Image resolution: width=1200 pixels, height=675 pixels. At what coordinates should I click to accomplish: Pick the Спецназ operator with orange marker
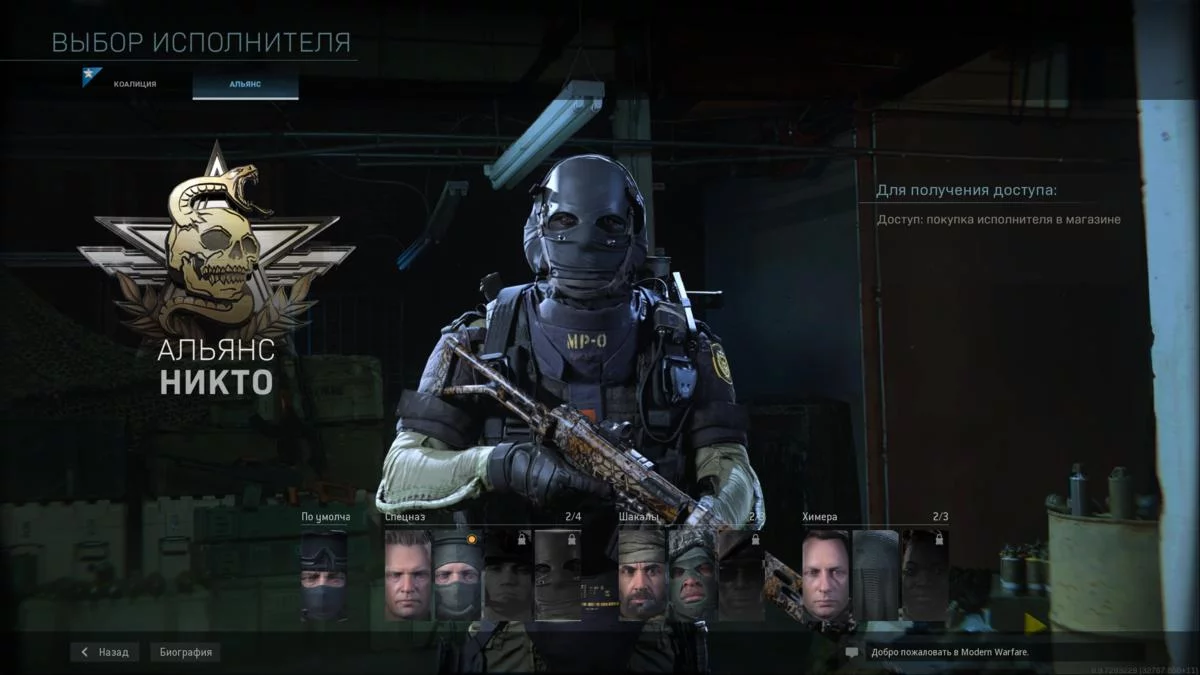457,575
